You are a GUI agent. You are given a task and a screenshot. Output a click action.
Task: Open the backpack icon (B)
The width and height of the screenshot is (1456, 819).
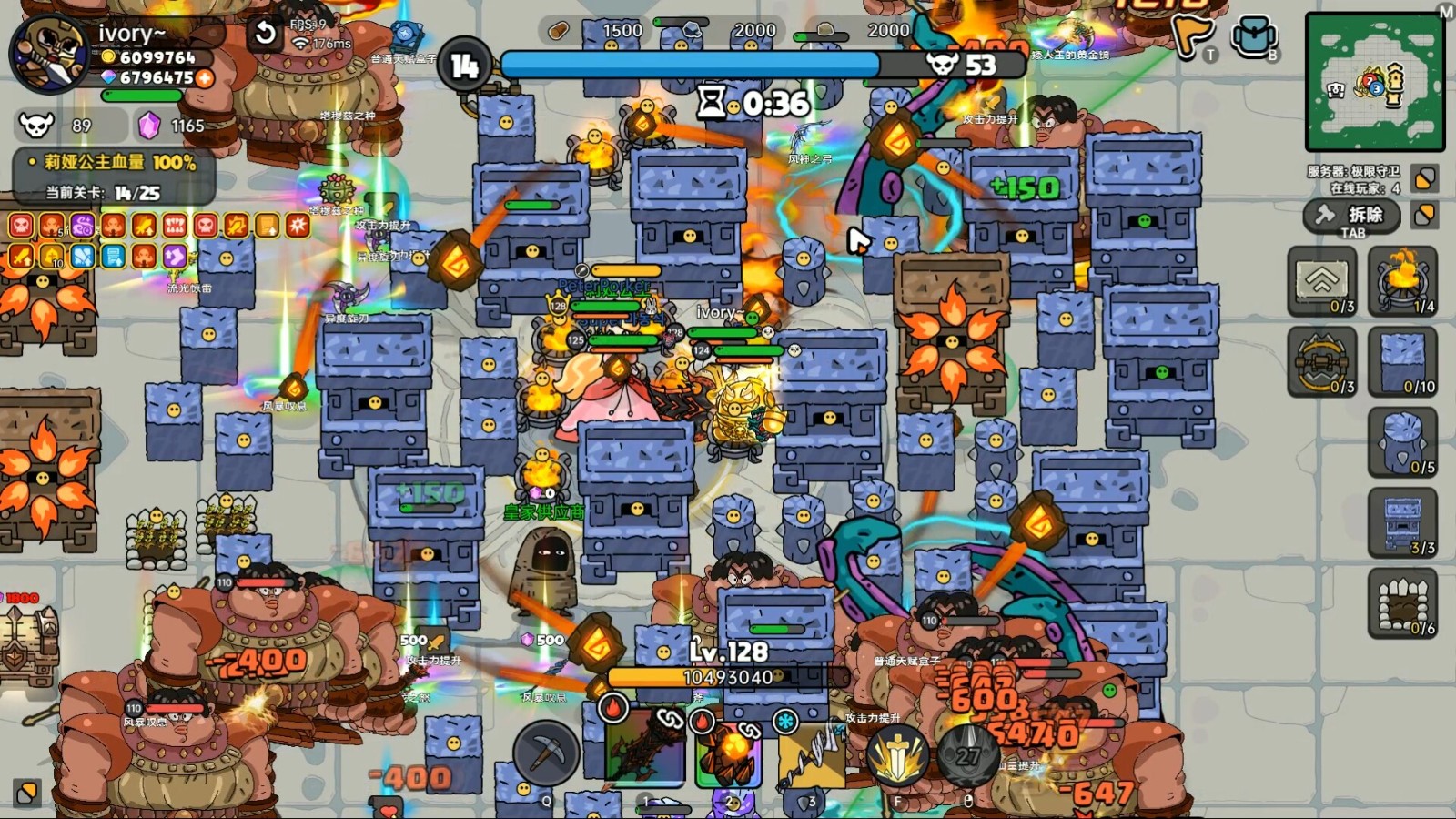click(x=1256, y=36)
